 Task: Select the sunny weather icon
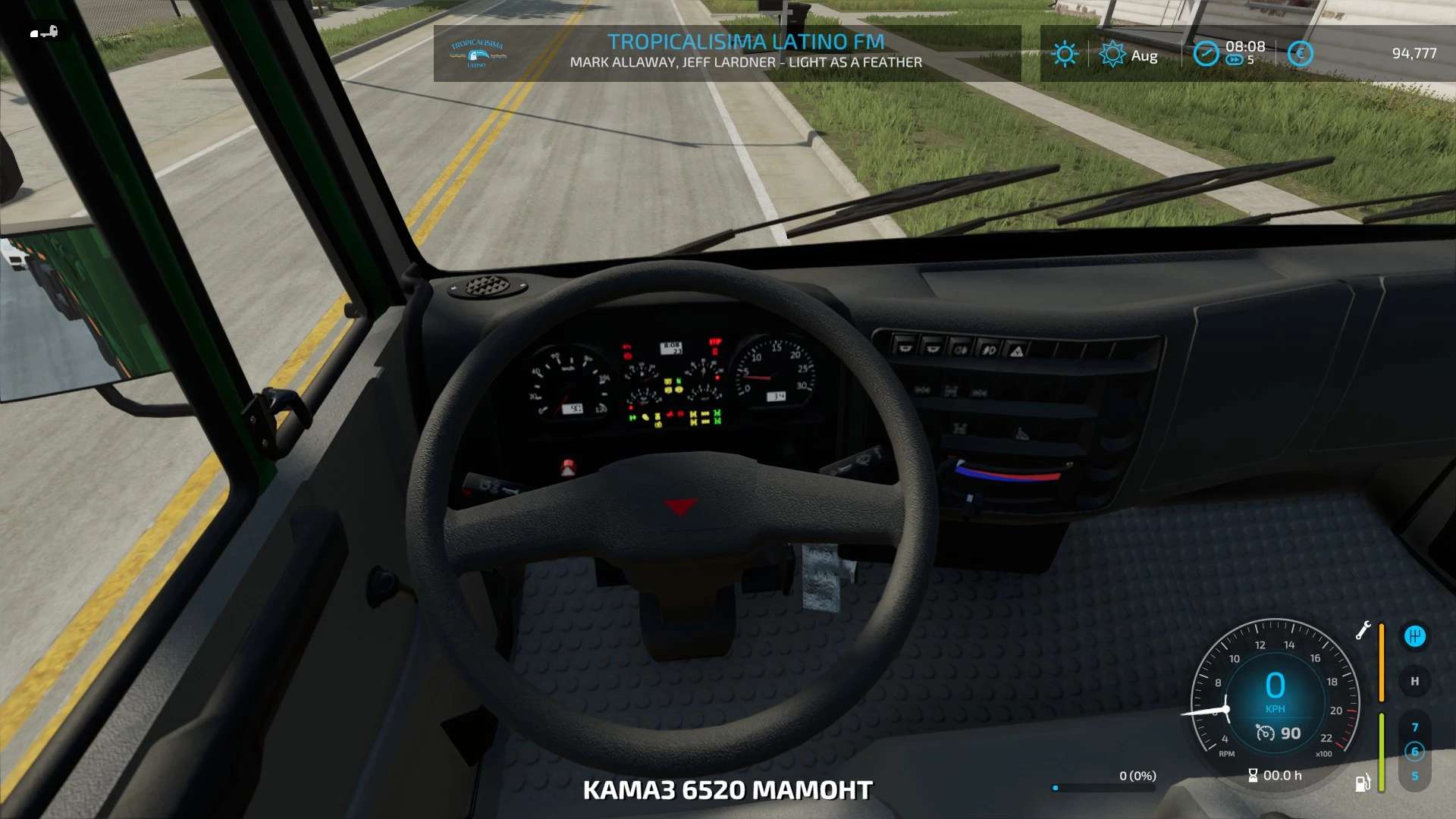1065,54
